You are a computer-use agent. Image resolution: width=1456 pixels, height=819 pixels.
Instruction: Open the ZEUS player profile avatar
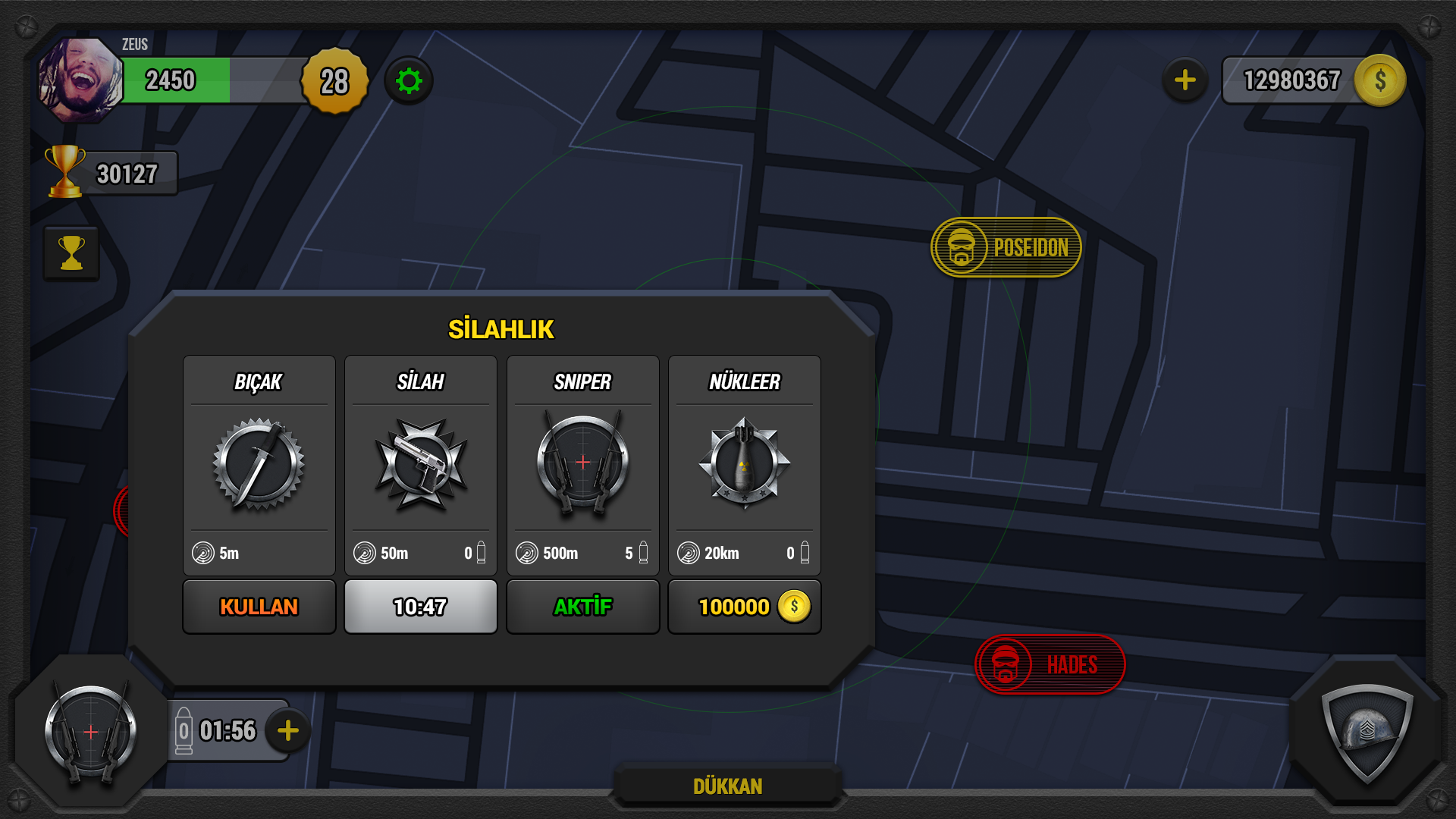coord(80,80)
